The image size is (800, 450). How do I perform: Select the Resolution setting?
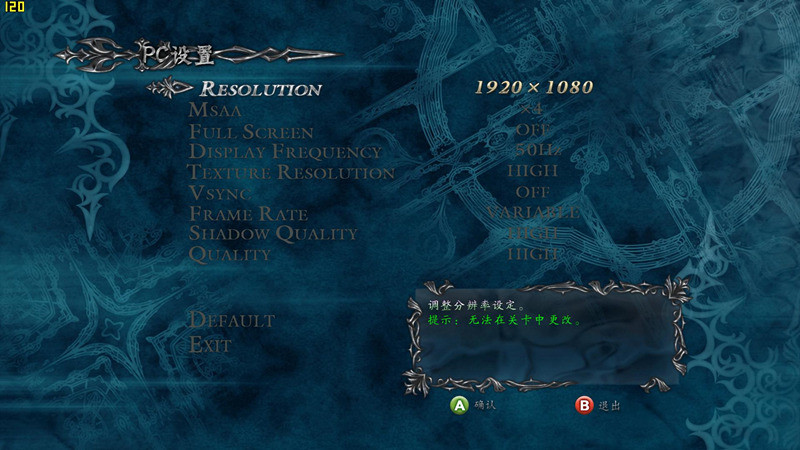261,89
